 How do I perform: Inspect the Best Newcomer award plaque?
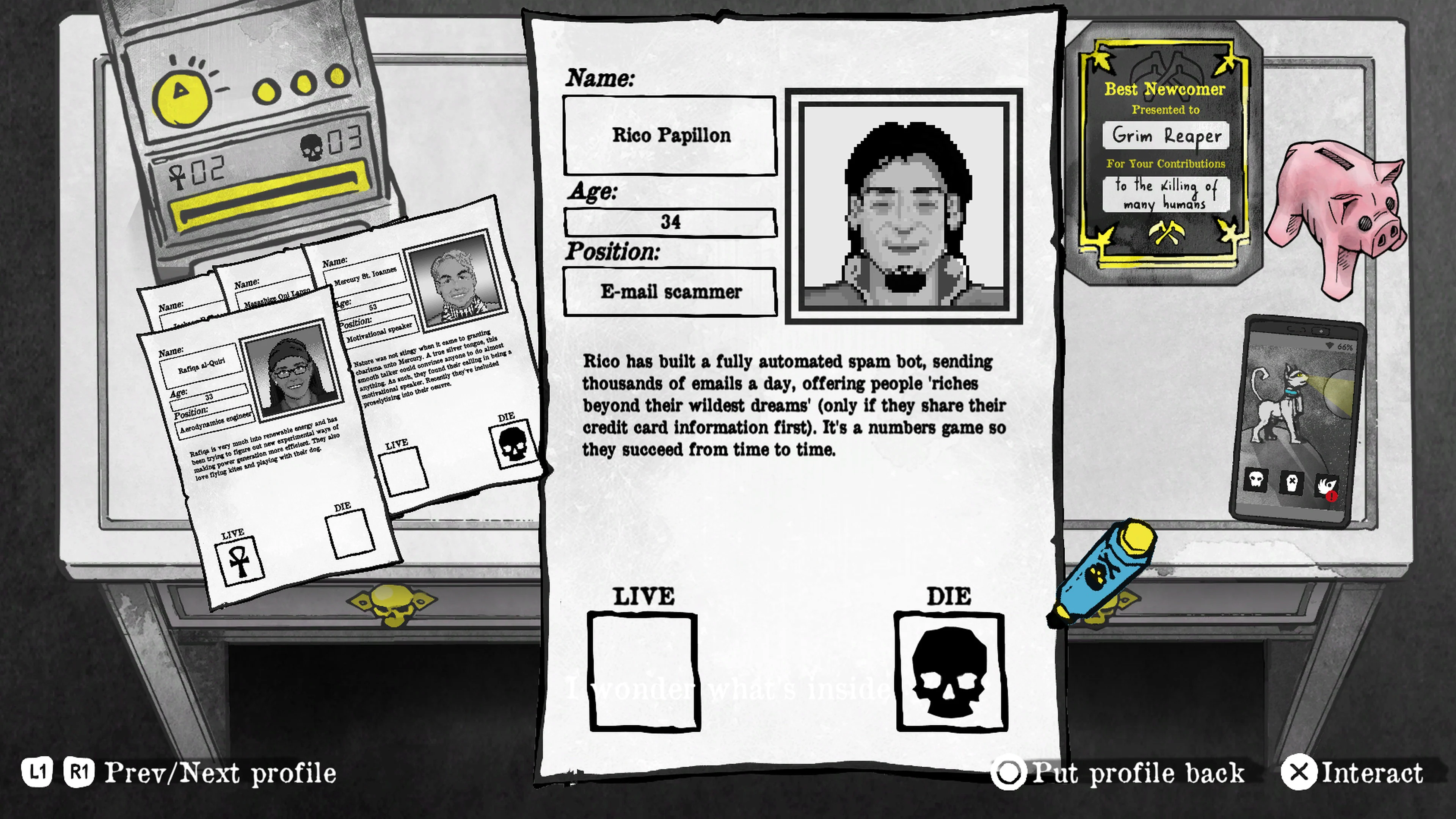tap(1166, 147)
